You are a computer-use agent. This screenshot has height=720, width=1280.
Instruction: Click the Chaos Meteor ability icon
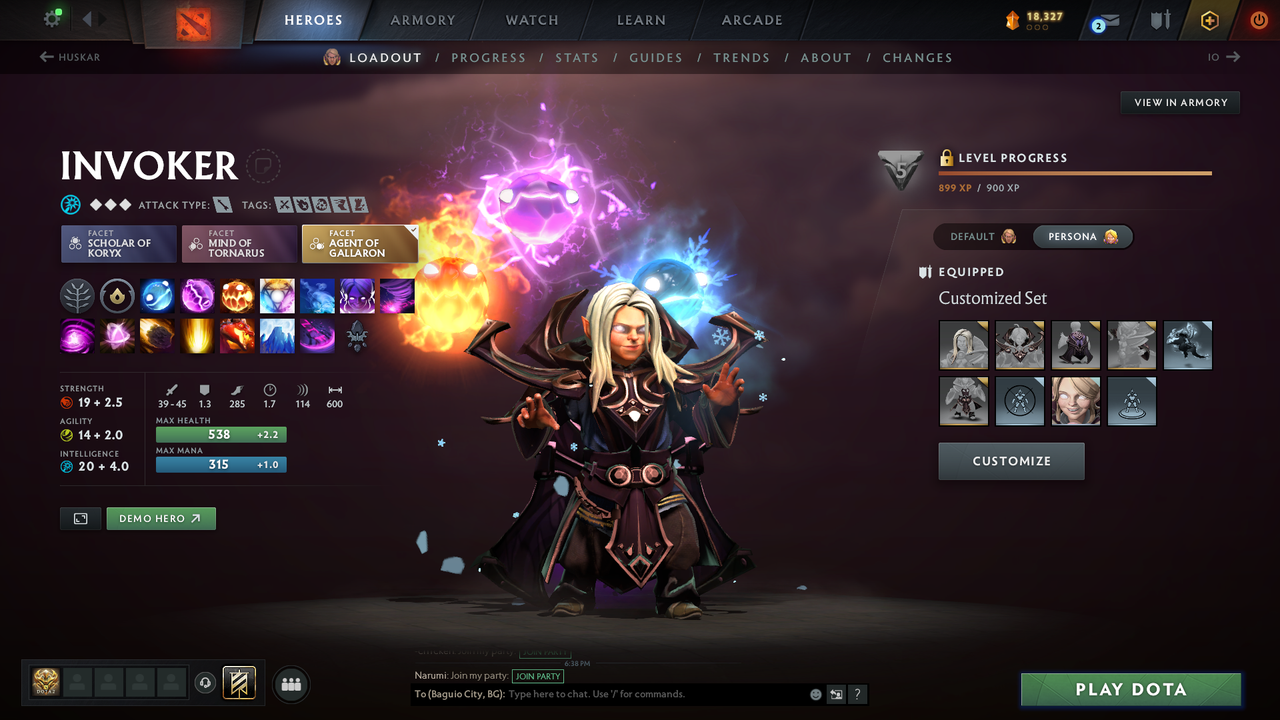coord(157,336)
